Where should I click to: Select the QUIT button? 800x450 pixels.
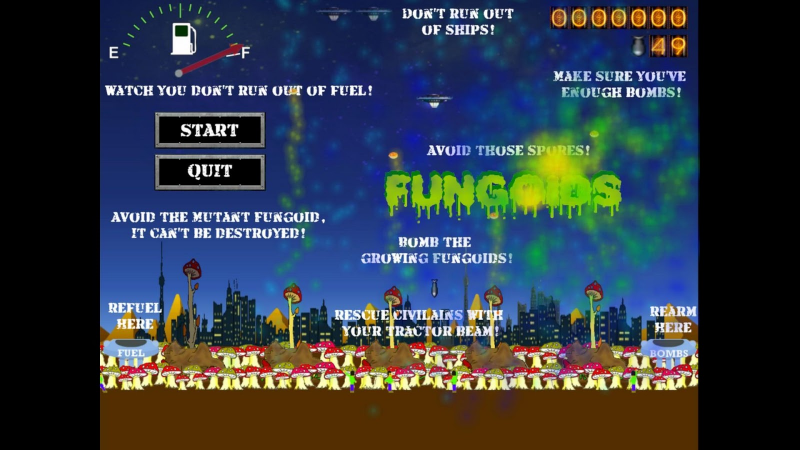click(x=210, y=171)
